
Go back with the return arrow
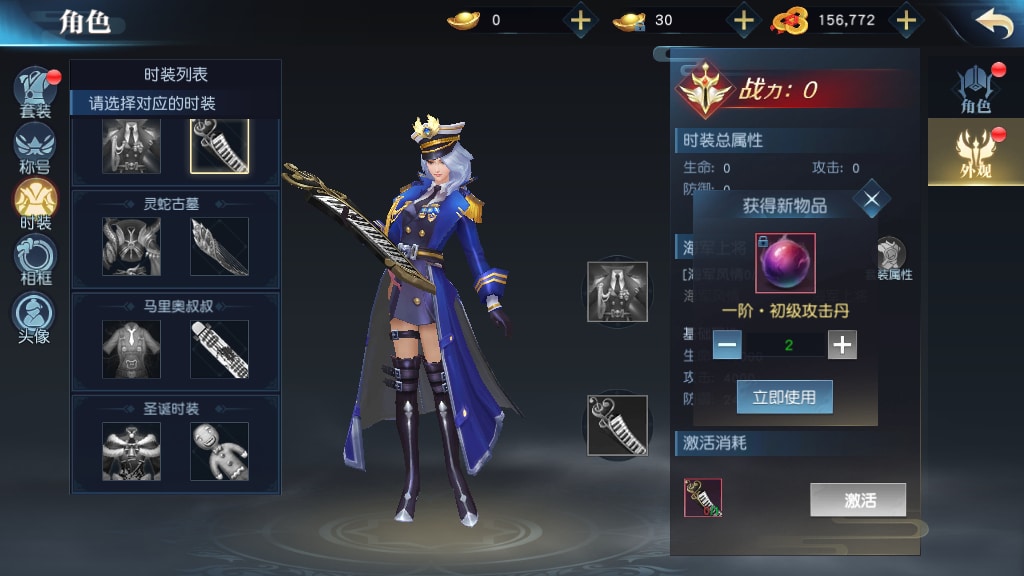click(994, 22)
